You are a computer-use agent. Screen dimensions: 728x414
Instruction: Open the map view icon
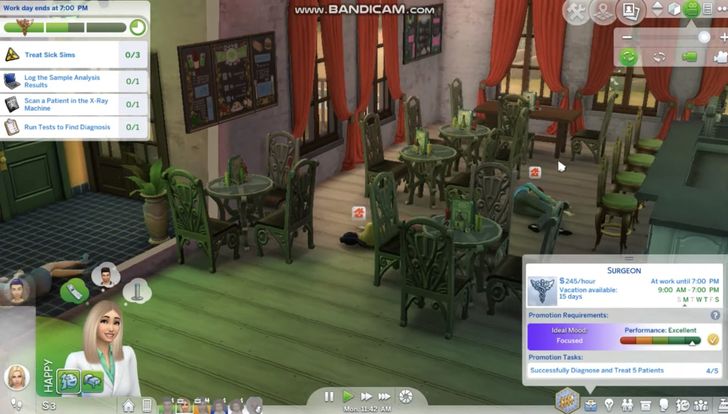click(x=604, y=11)
